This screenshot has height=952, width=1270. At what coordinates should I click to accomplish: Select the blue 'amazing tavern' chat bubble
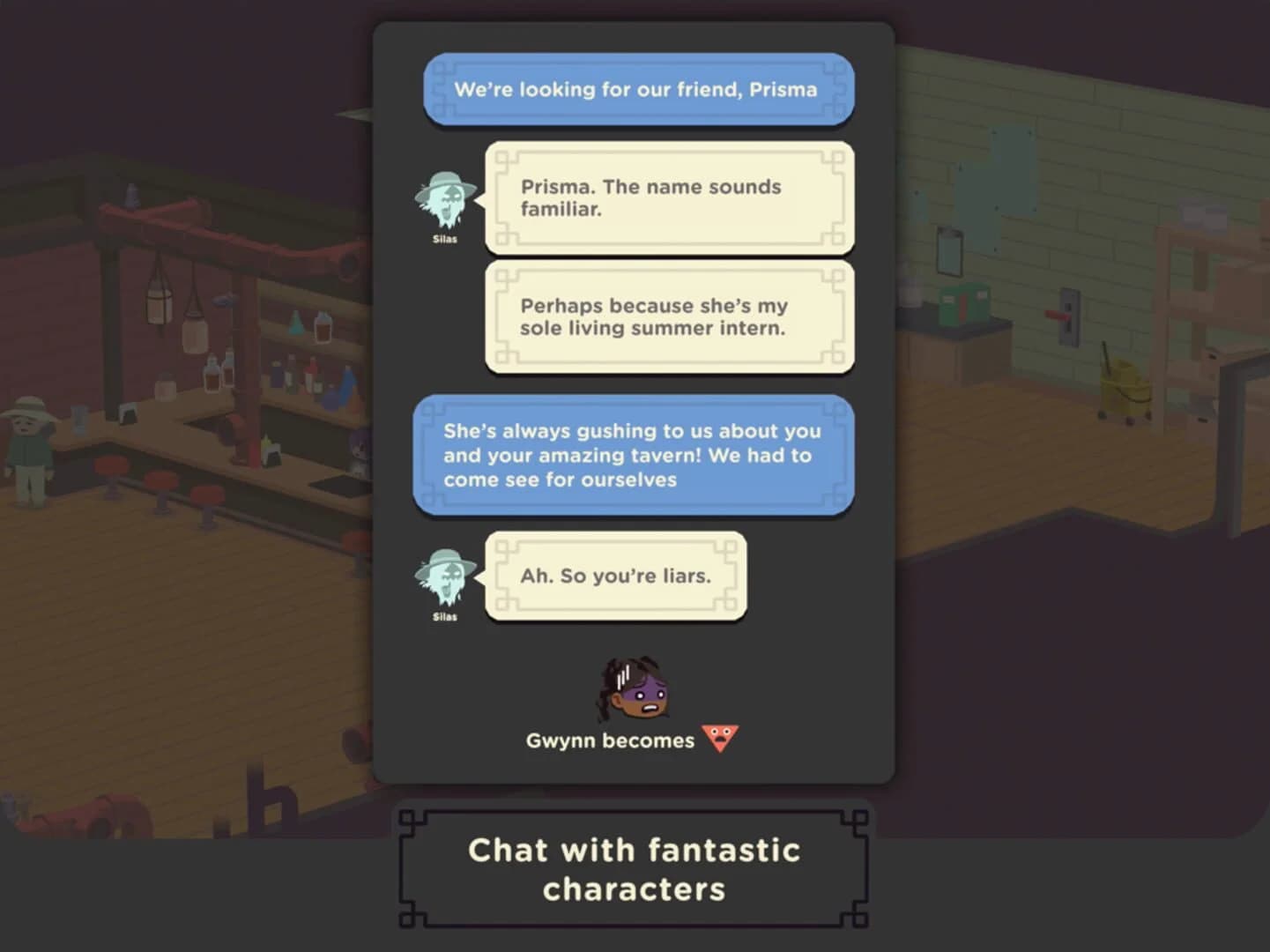tap(633, 456)
